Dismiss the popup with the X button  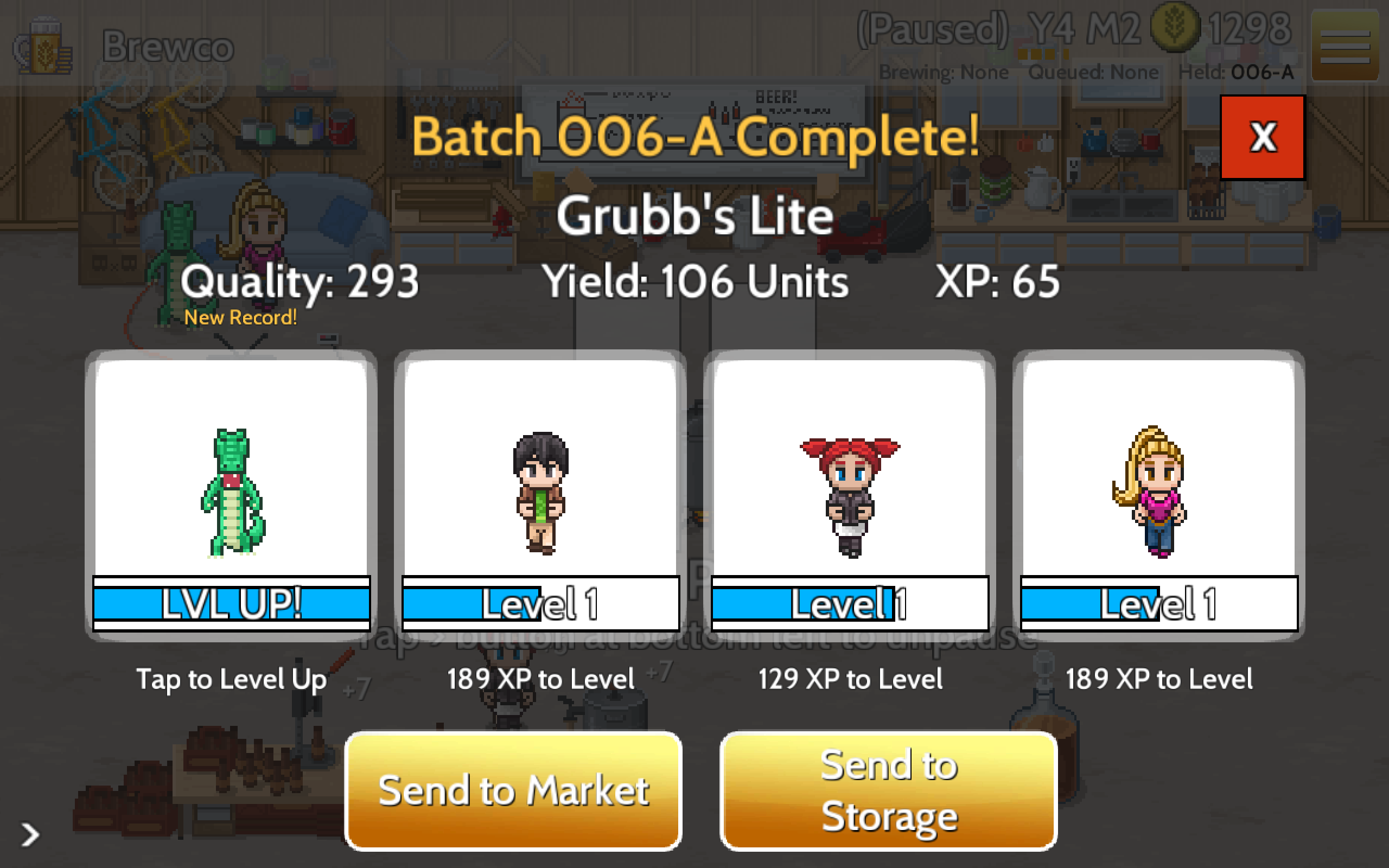1262,138
